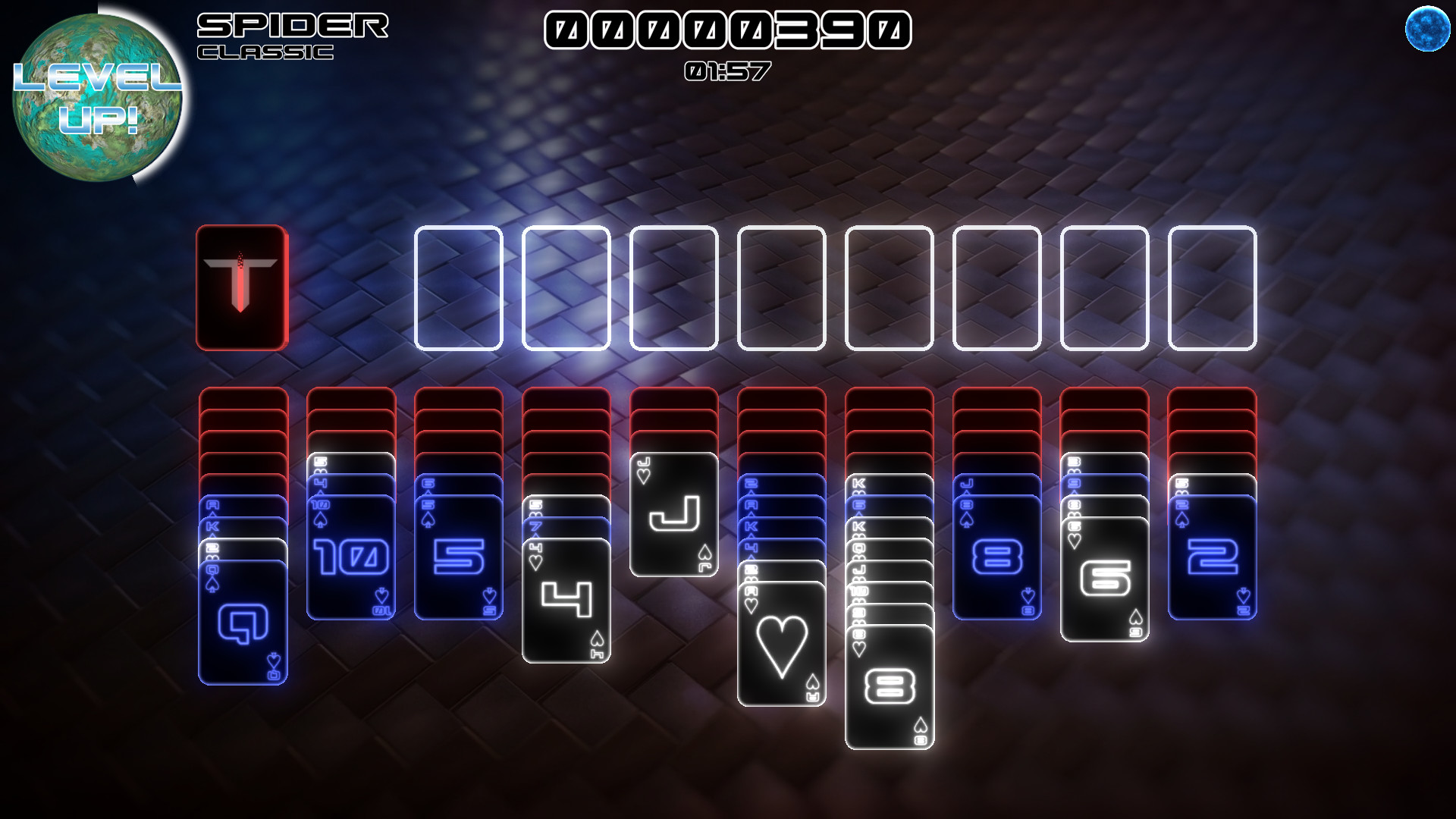The height and width of the screenshot is (819, 1456).
Task: Click the LEVEL UP planet emblem
Action: 97,95
